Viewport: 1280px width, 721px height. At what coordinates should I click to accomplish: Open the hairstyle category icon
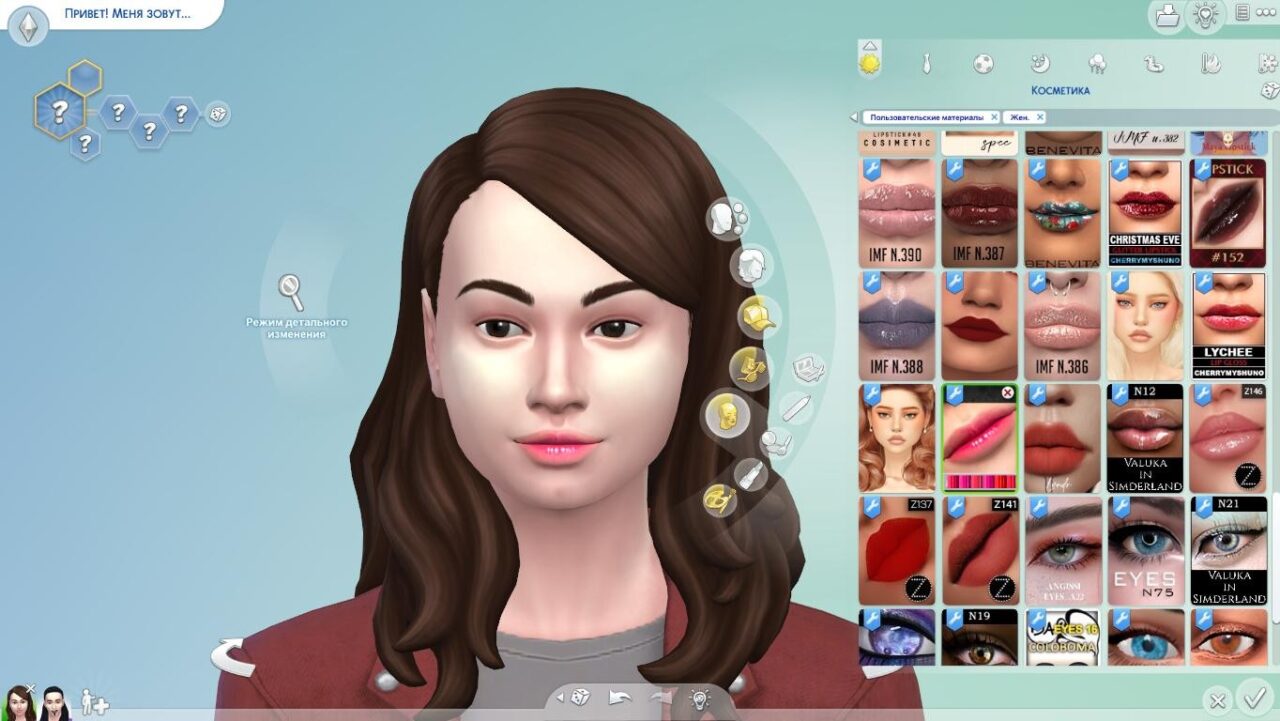pyautogui.click(x=751, y=266)
